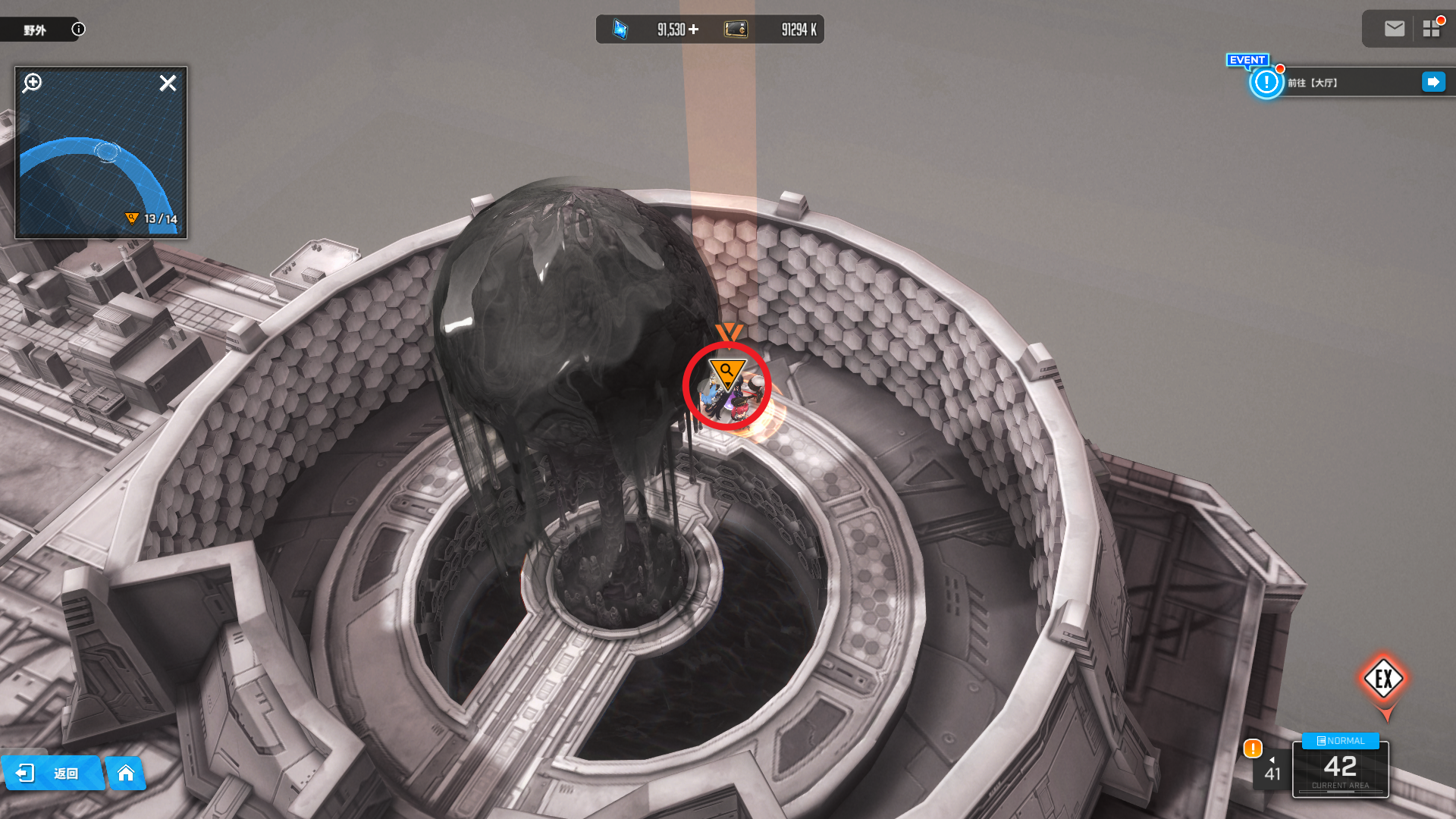Viewport: 1456px width, 819px height.
Task: Toggle the NORMAL difficulty tab
Action: pos(1340,741)
